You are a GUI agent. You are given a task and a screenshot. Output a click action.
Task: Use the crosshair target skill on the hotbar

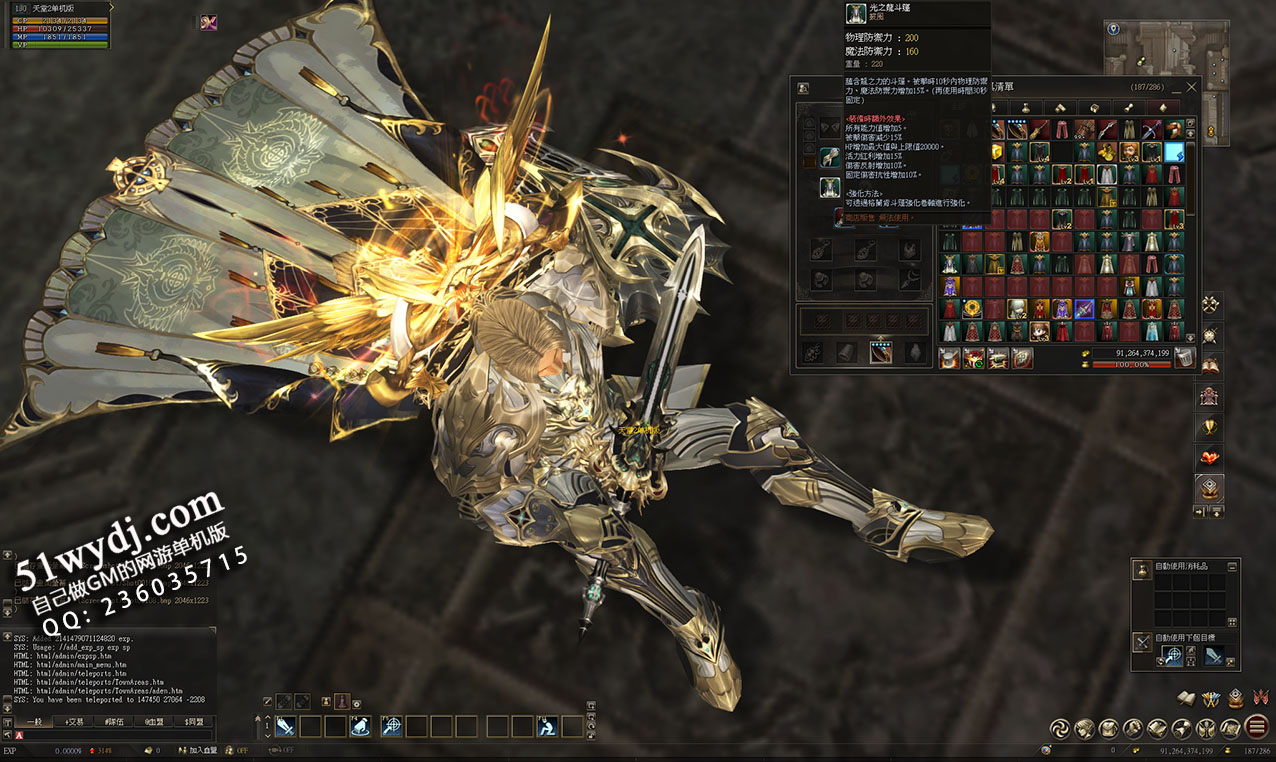click(x=391, y=726)
